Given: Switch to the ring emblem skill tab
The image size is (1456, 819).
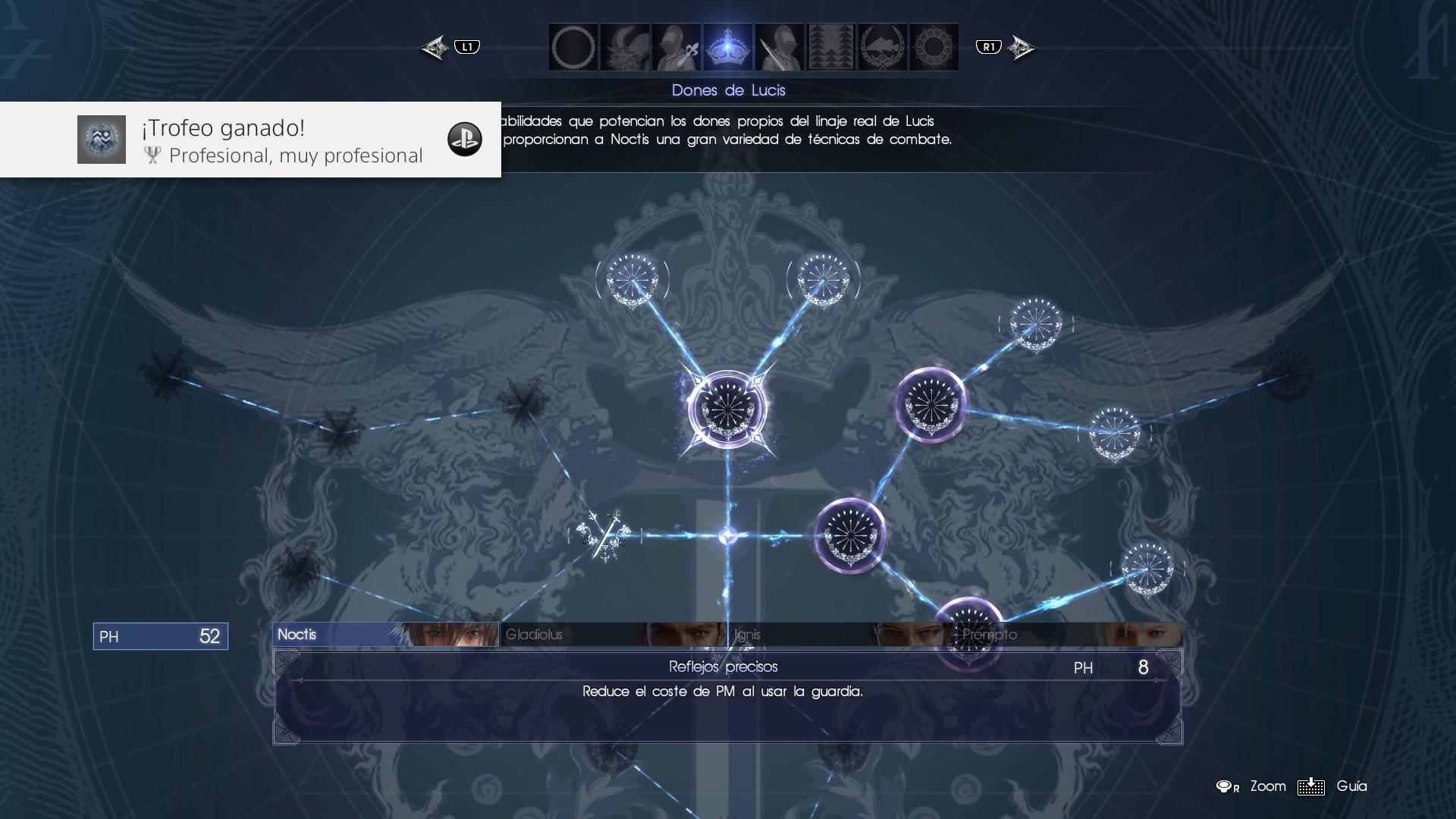Looking at the screenshot, I should tap(573, 47).
